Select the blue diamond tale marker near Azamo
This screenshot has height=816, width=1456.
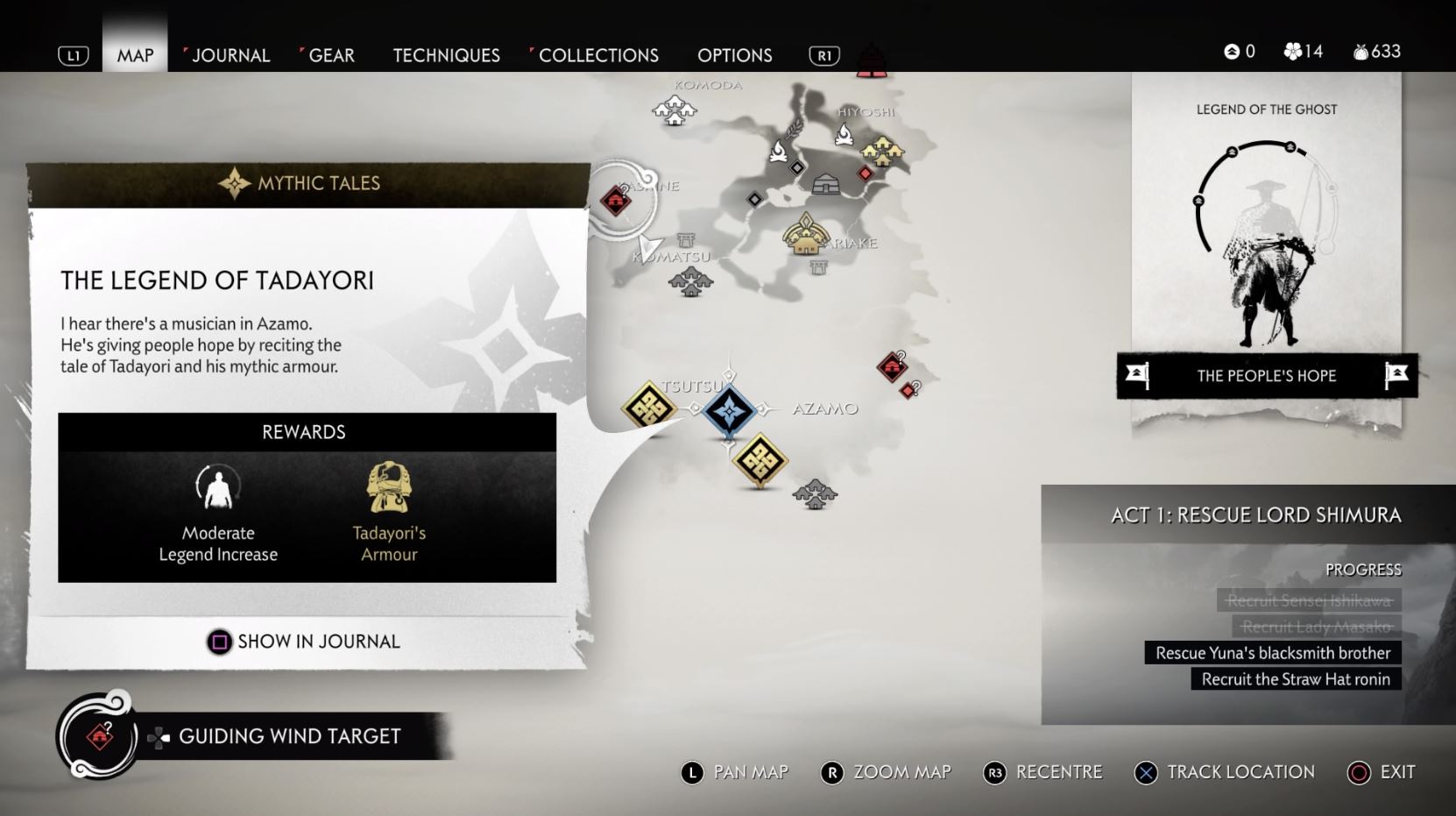coord(729,410)
